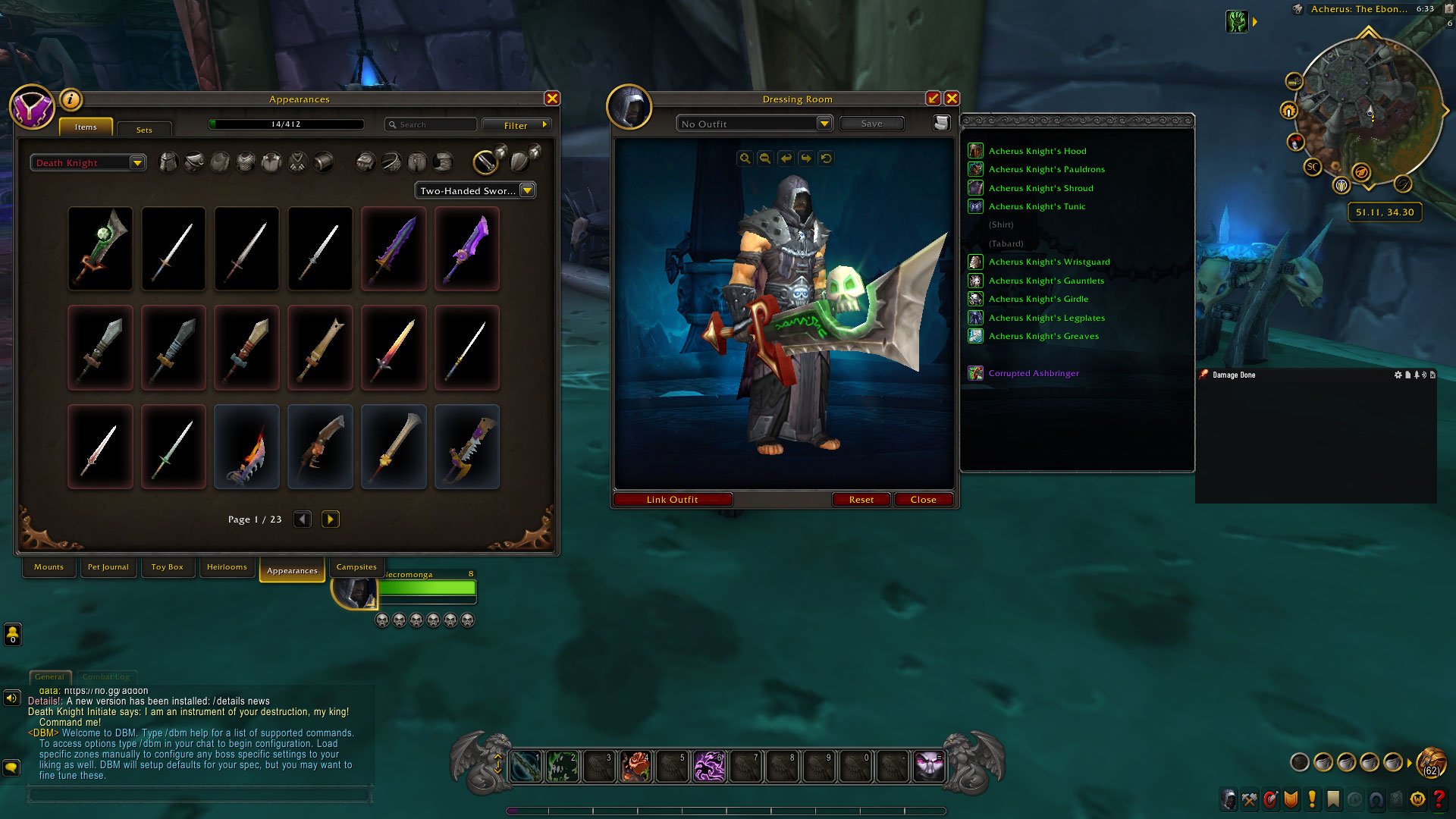Switch to the Sets tab

pos(144,130)
